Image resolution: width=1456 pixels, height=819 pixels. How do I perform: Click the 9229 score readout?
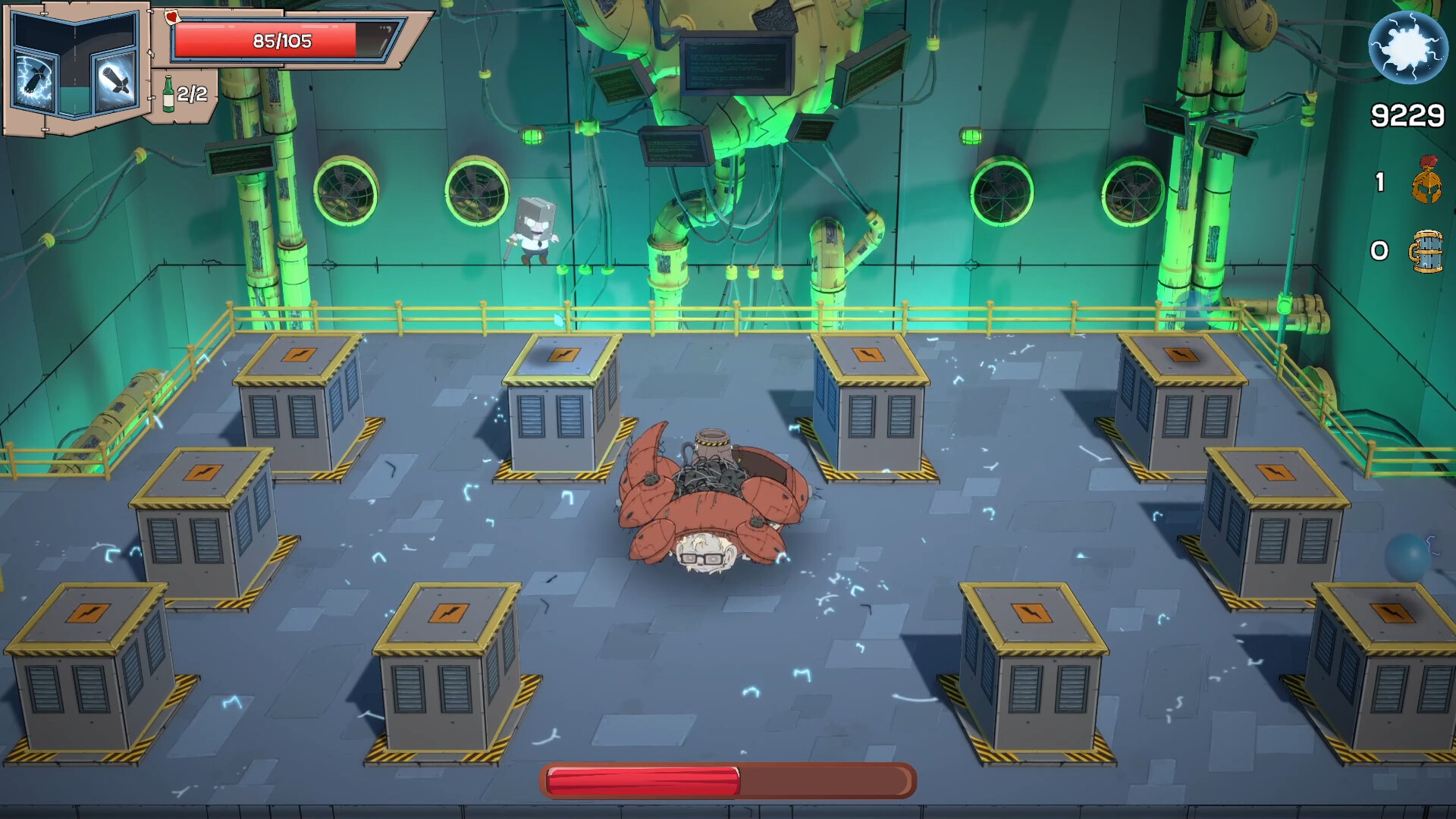[x=1407, y=116]
